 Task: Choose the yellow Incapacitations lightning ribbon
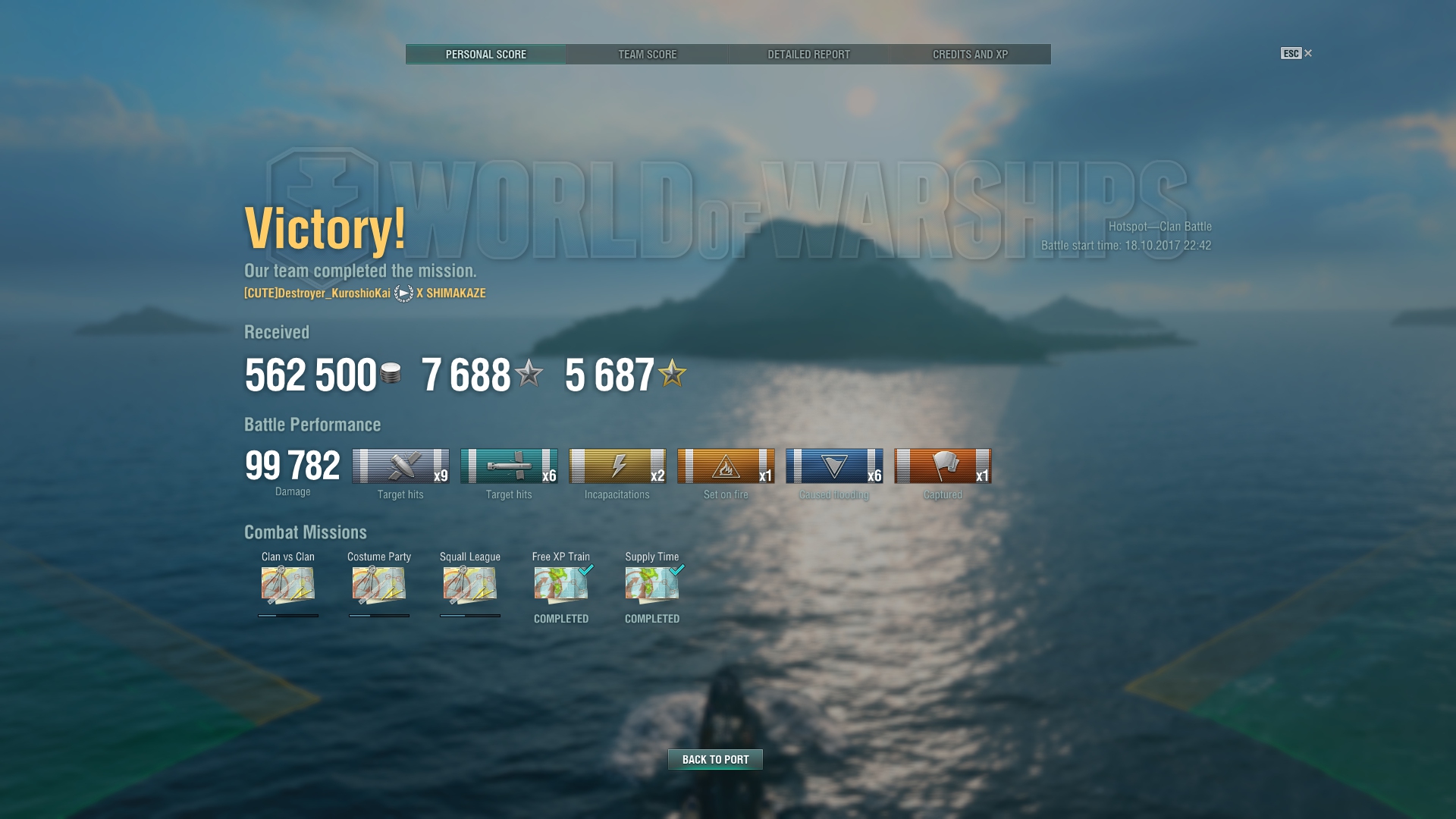[x=617, y=466]
